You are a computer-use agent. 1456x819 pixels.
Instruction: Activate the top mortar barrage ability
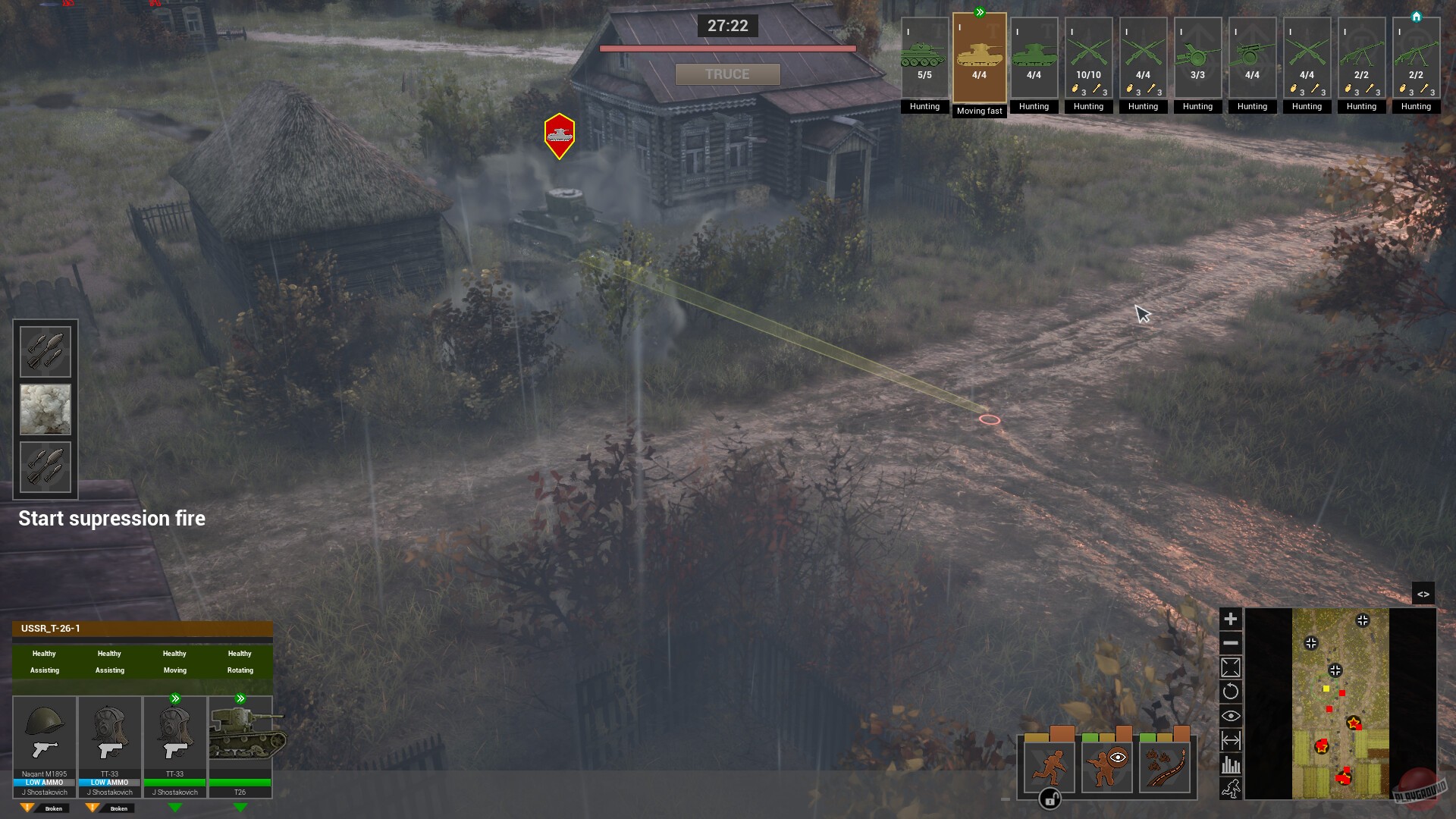[x=45, y=350]
